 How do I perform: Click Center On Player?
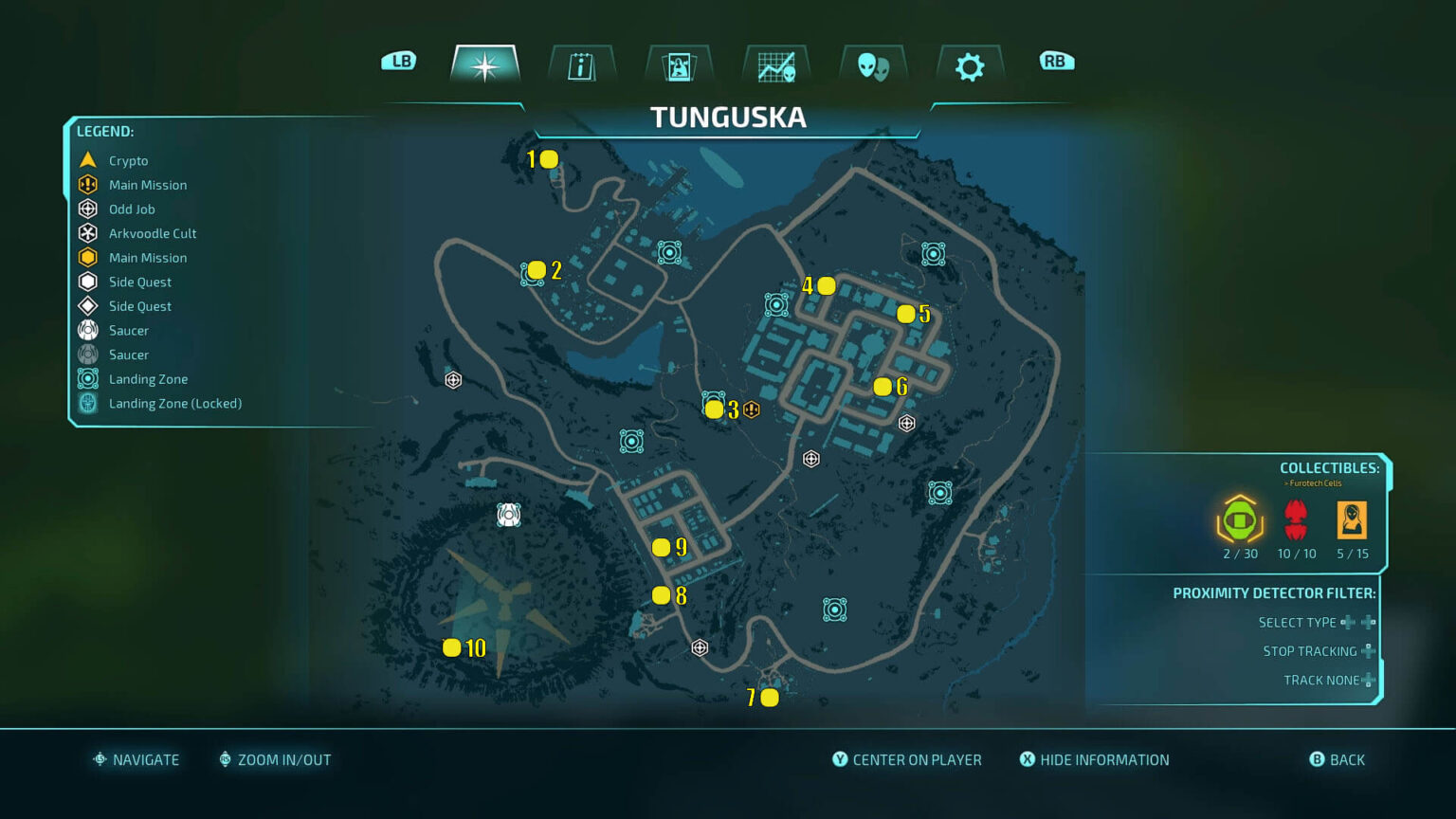point(906,759)
